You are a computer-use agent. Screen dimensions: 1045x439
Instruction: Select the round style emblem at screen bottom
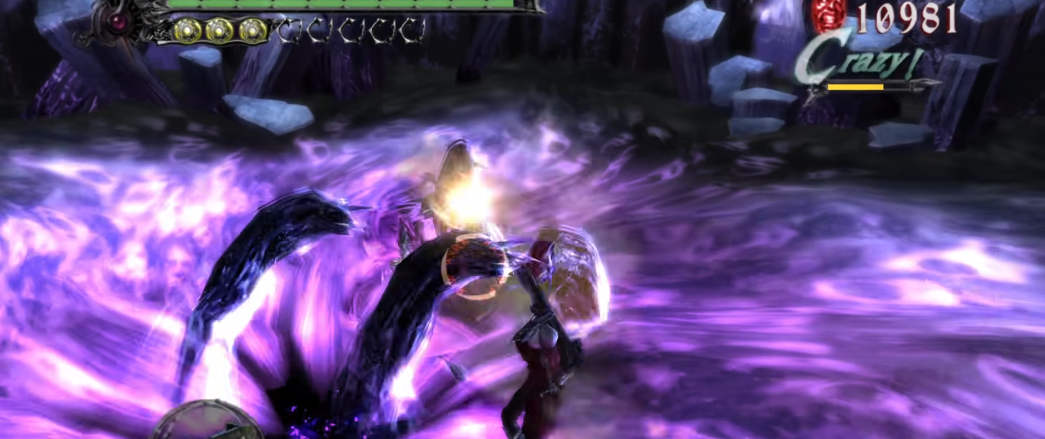point(207,423)
